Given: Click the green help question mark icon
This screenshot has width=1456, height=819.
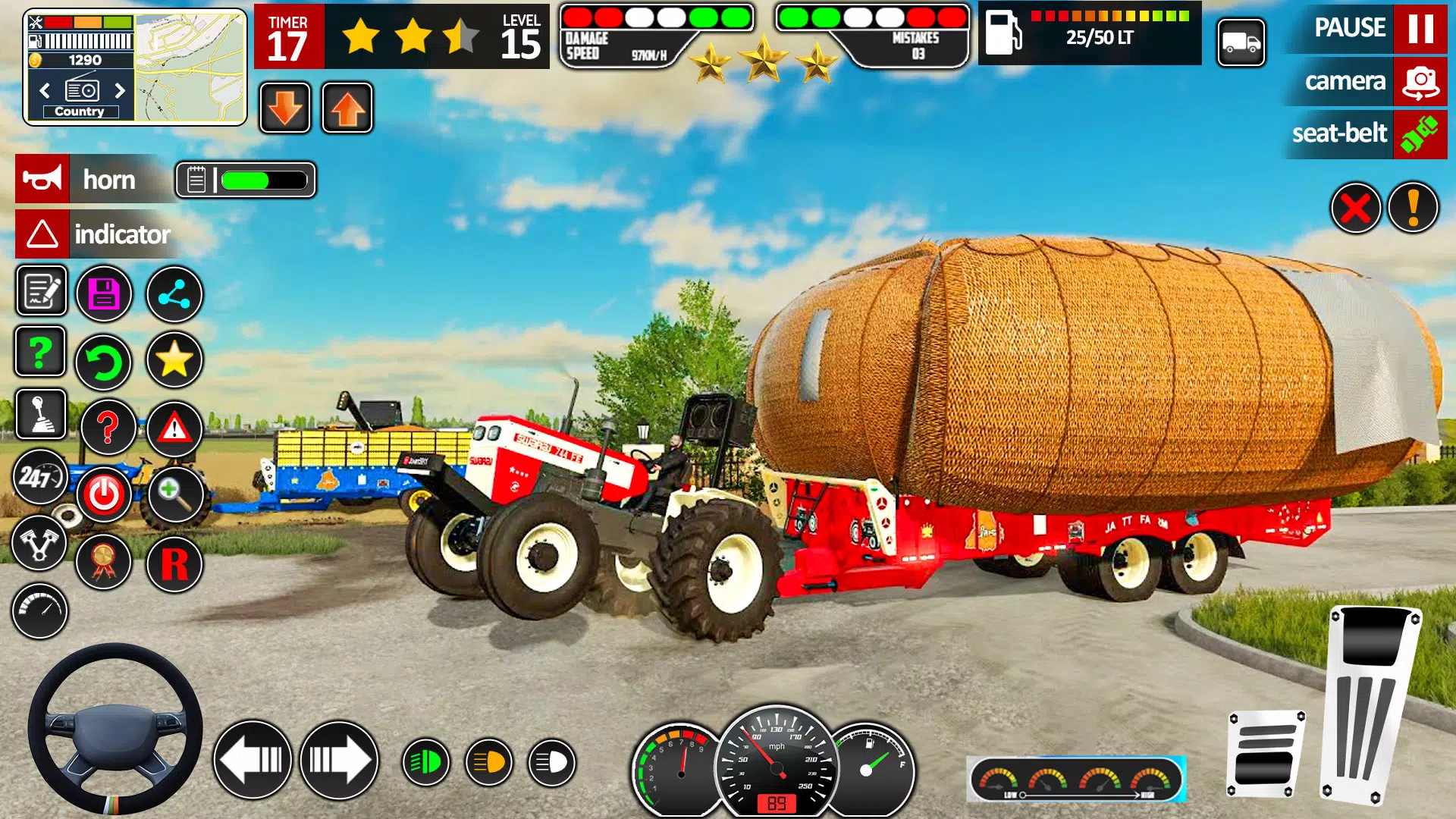Looking at the screenshot, I should coord(40,353).
